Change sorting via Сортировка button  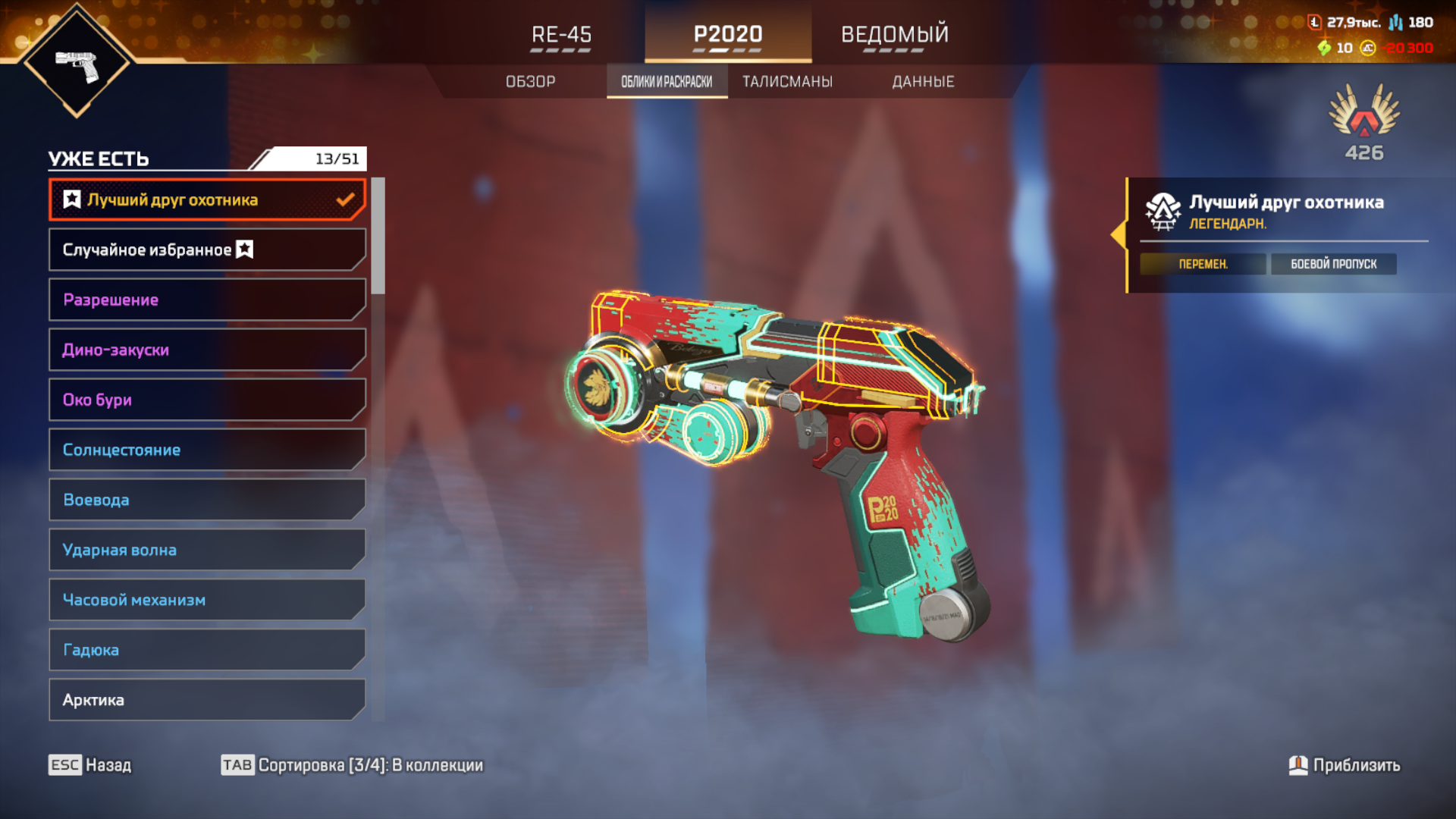[x=352, y=765]
